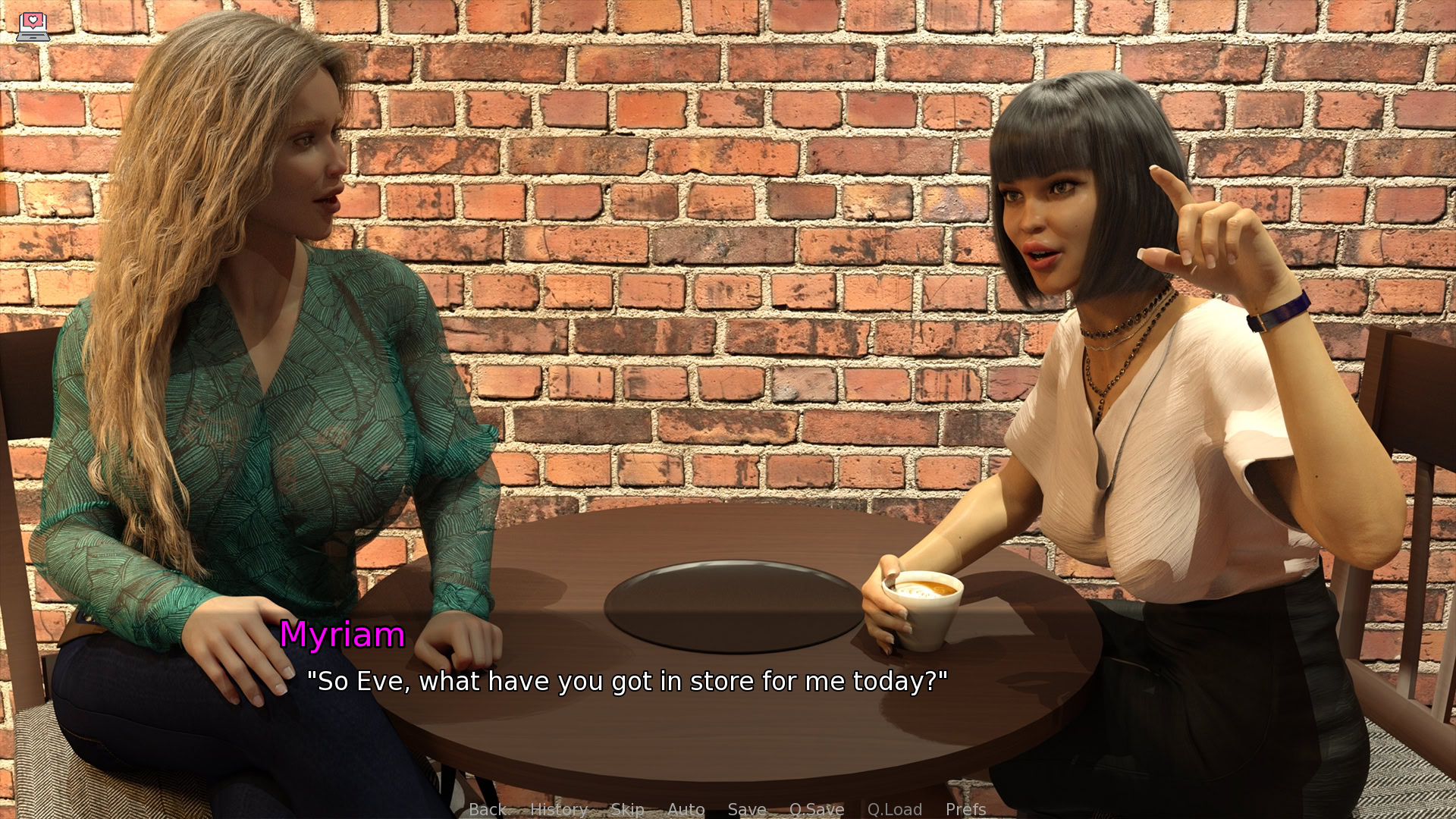Load the quick save with Q.Load

click(894, 809)
